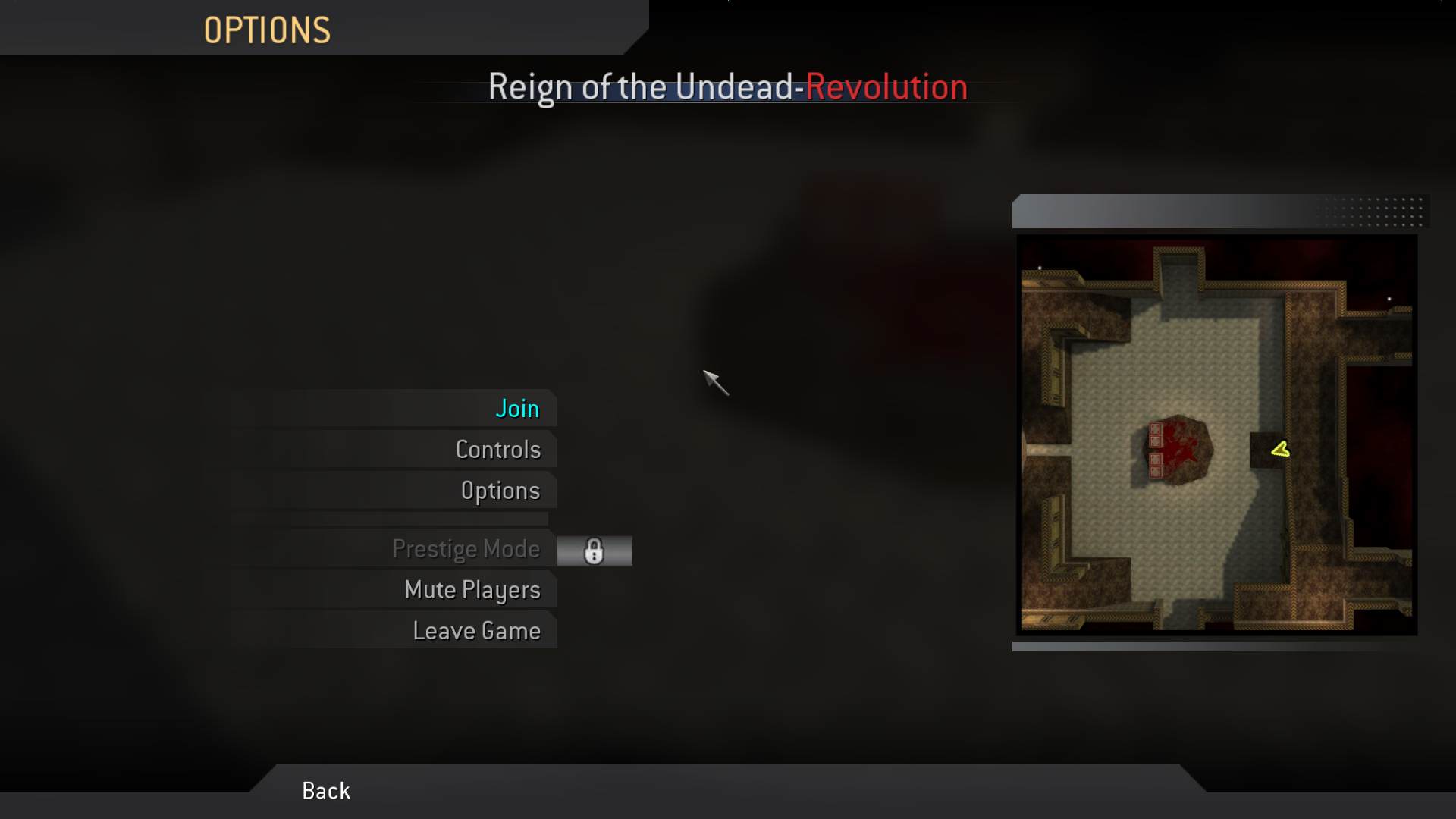The height and width of the screenshot is (819, 1456).
Task: Enable Prestige Mode
Action: (467, 549)
